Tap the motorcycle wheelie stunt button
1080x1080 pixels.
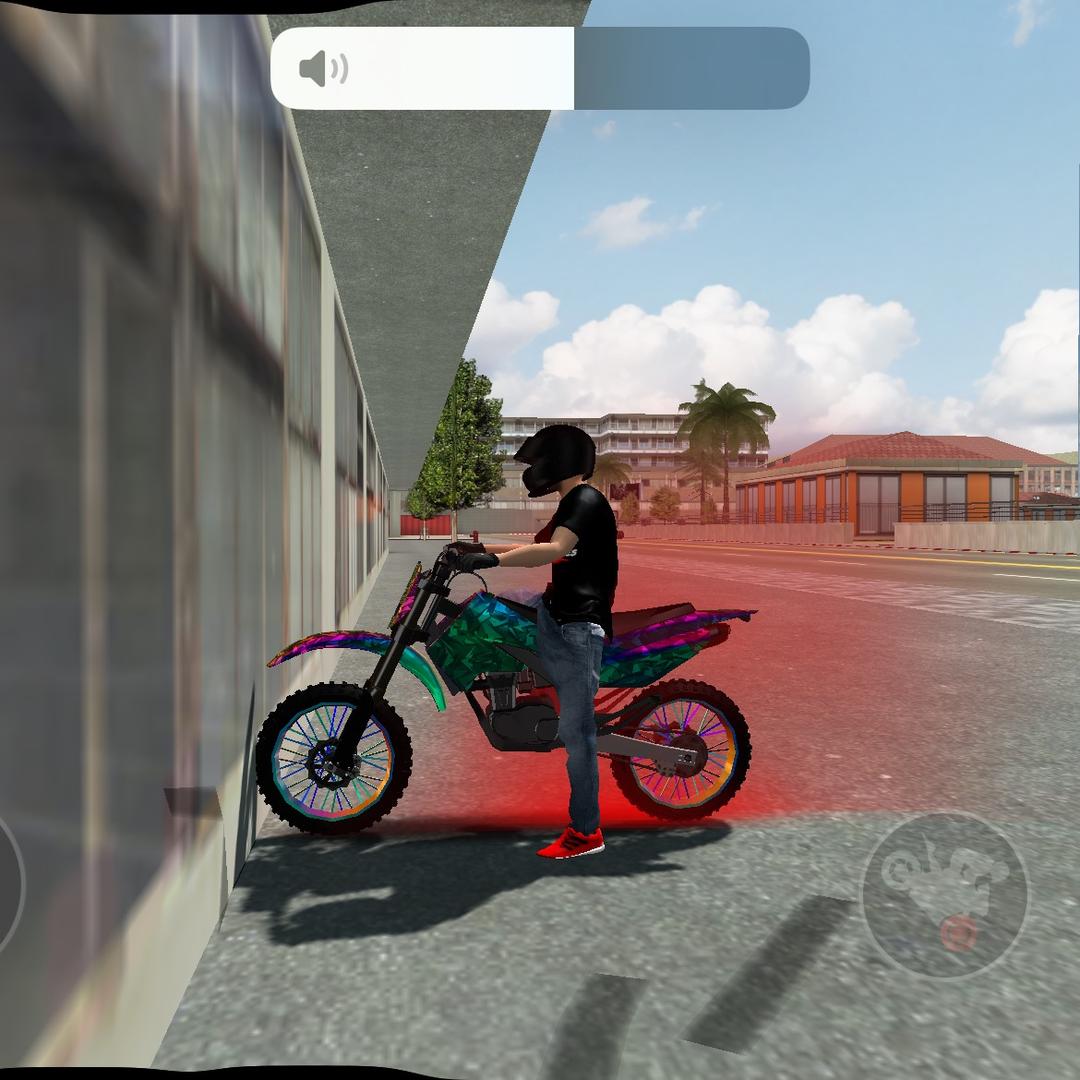(944, 894)
